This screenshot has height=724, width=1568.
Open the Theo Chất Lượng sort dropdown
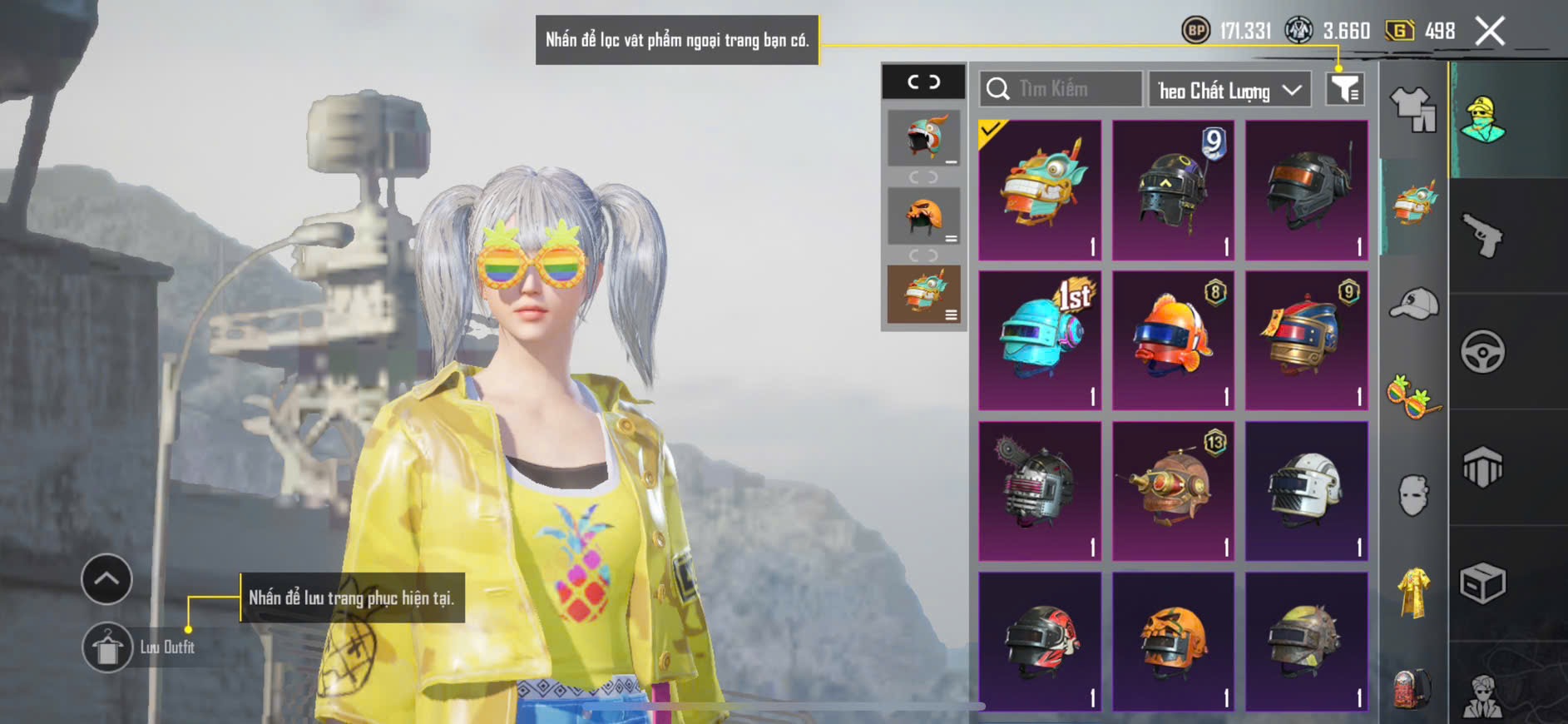[x=1229, y=90]
